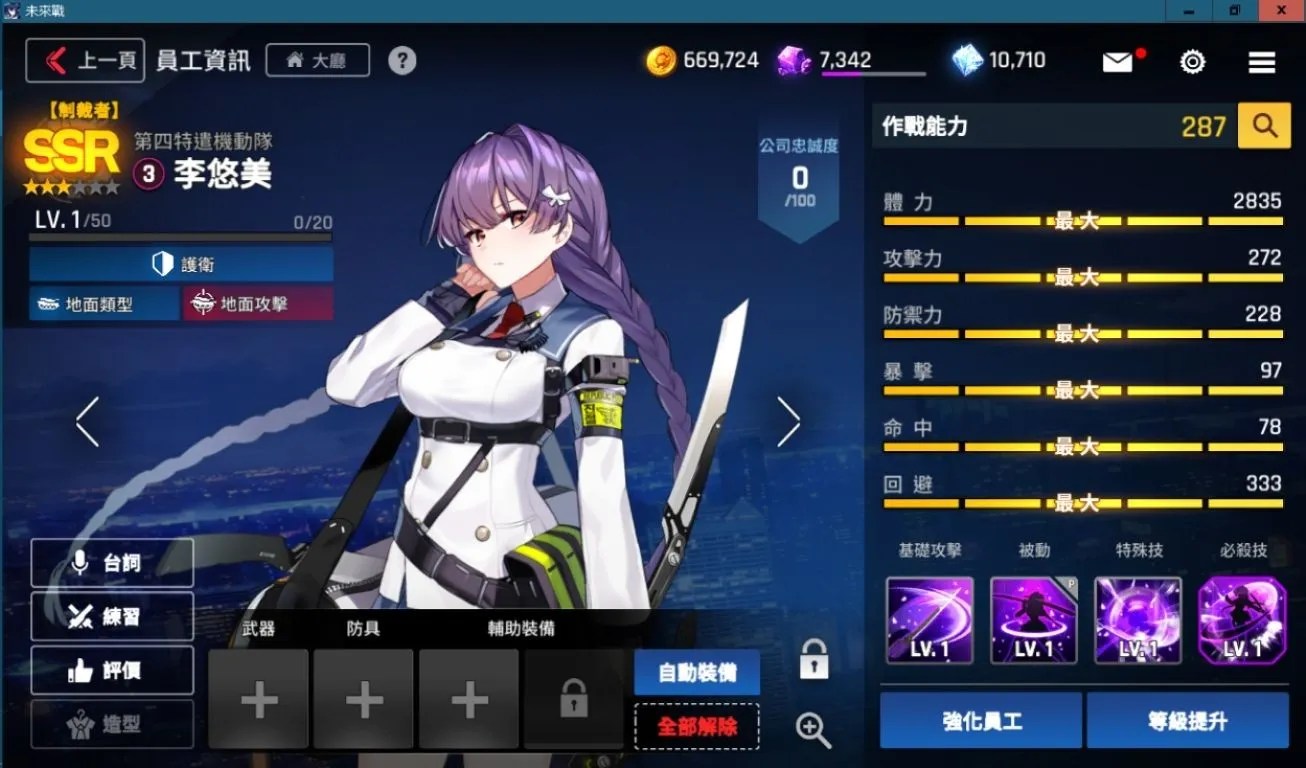The width and height of the screenshot is (1306, 768).
Task: Open the gear settings
Action: pyautogui.click(x=1192, y=62)
